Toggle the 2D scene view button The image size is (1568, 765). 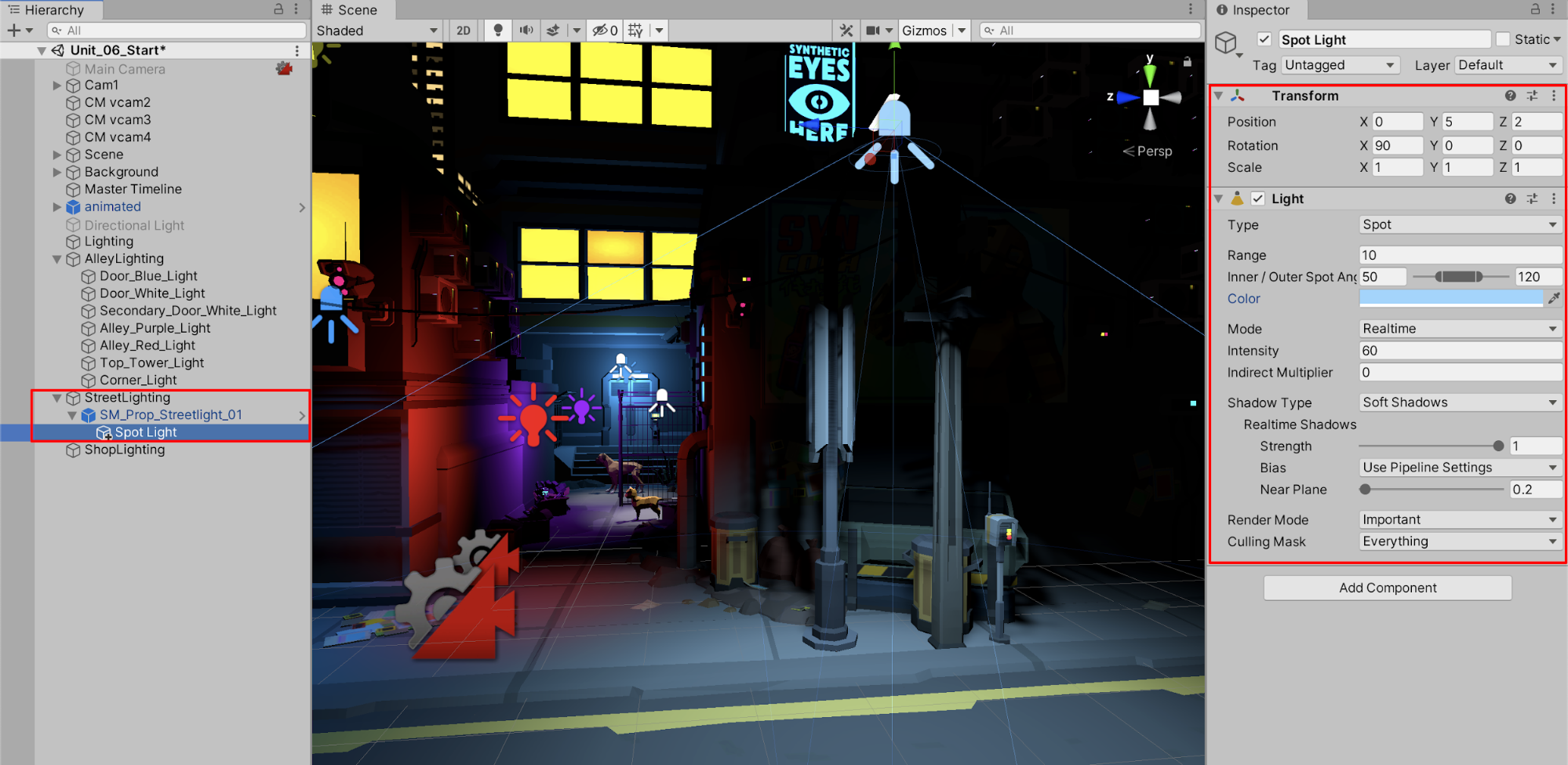(x=464, y=31)
